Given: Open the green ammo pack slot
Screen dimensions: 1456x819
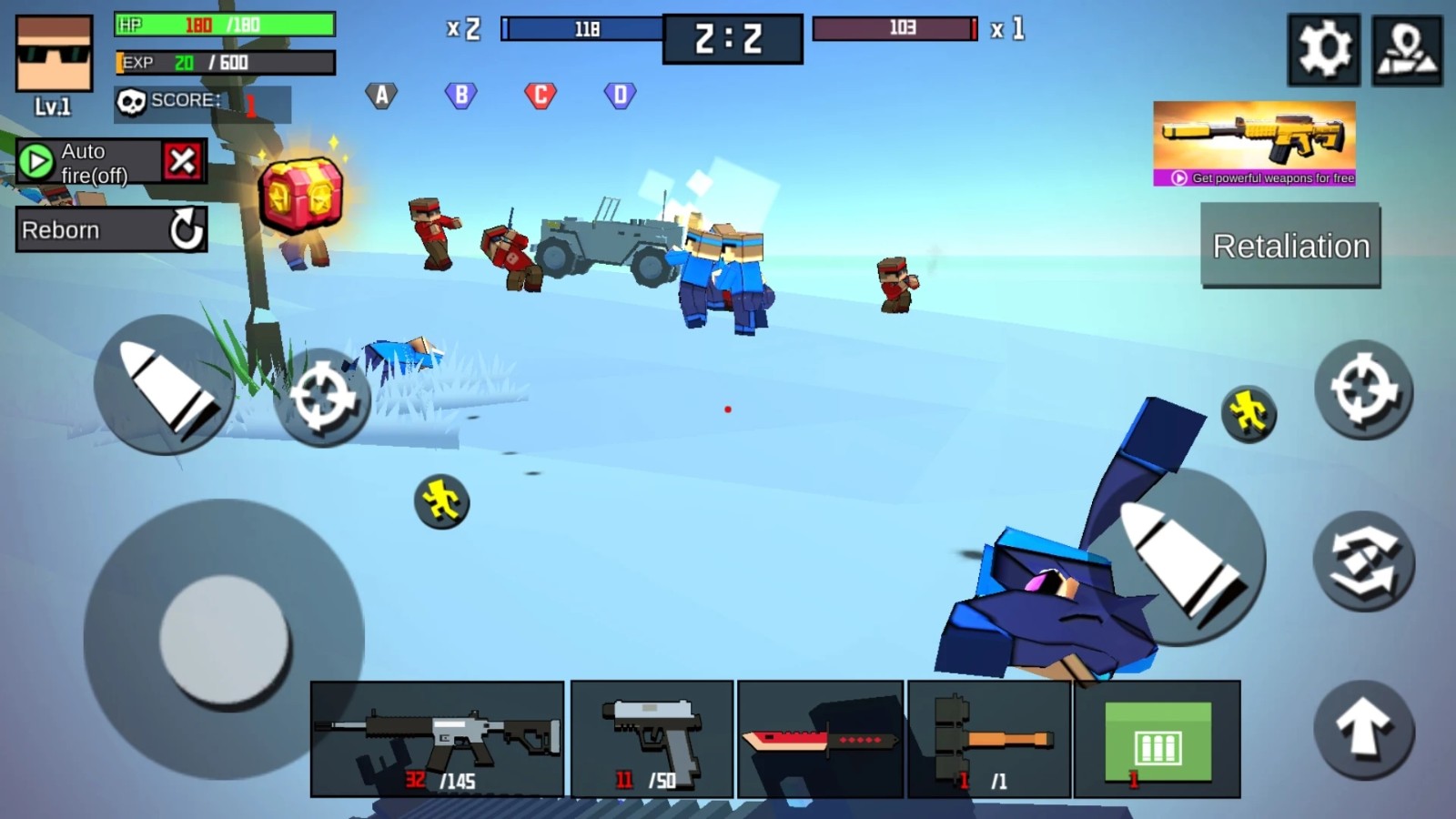Looking at the screenshot, I should 1158,735.
